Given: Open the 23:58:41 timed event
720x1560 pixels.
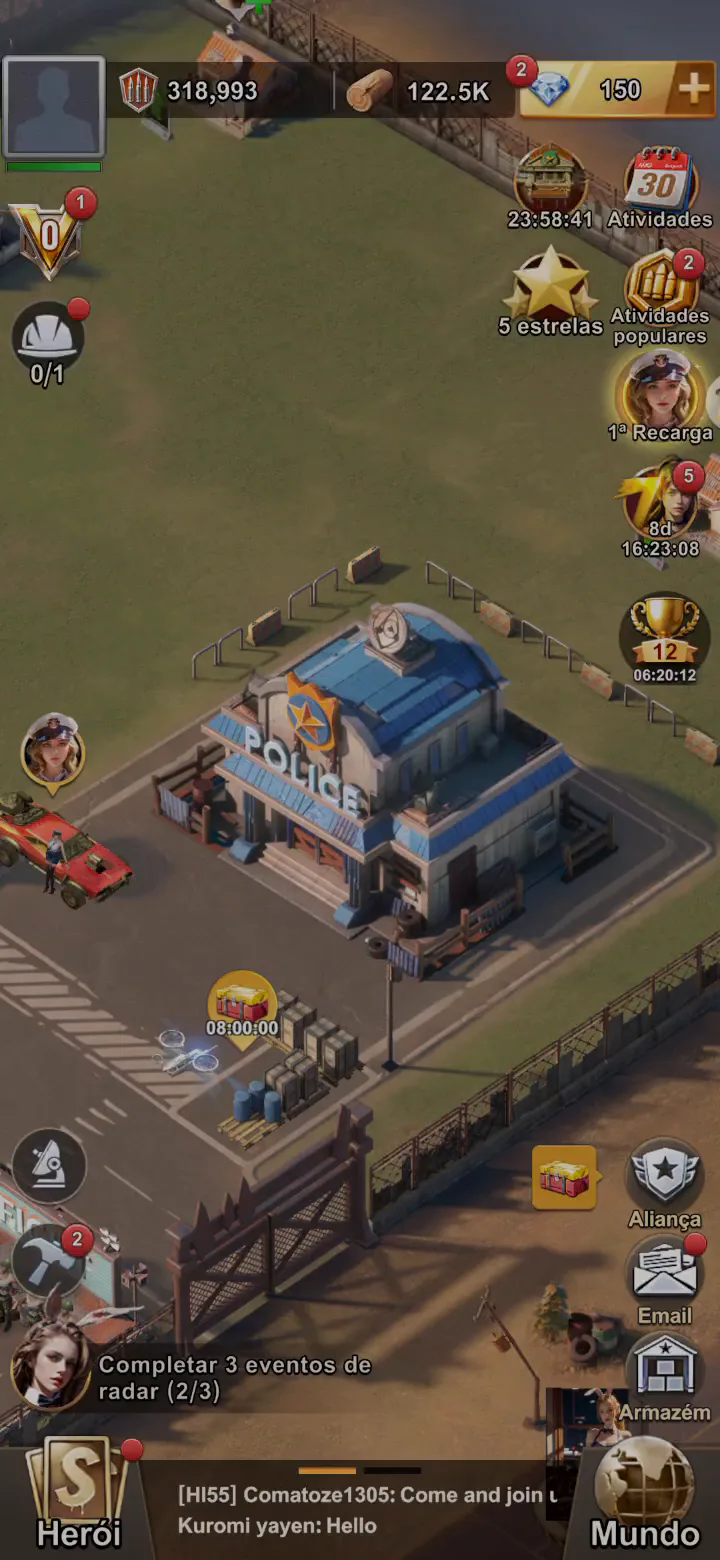Looking at the screenshot, I should click(x=550, y=180).
